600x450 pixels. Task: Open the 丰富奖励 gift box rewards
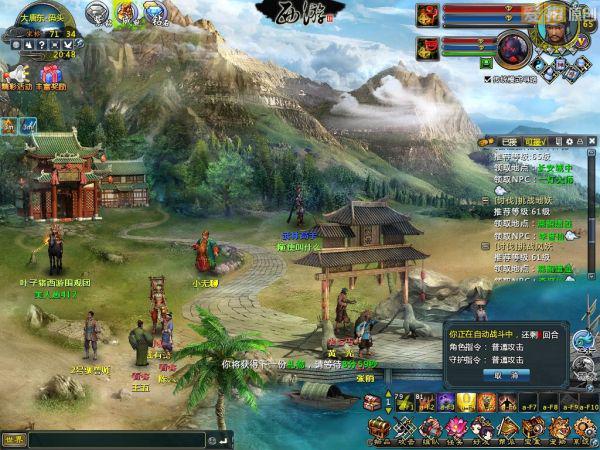pos(50,75)
